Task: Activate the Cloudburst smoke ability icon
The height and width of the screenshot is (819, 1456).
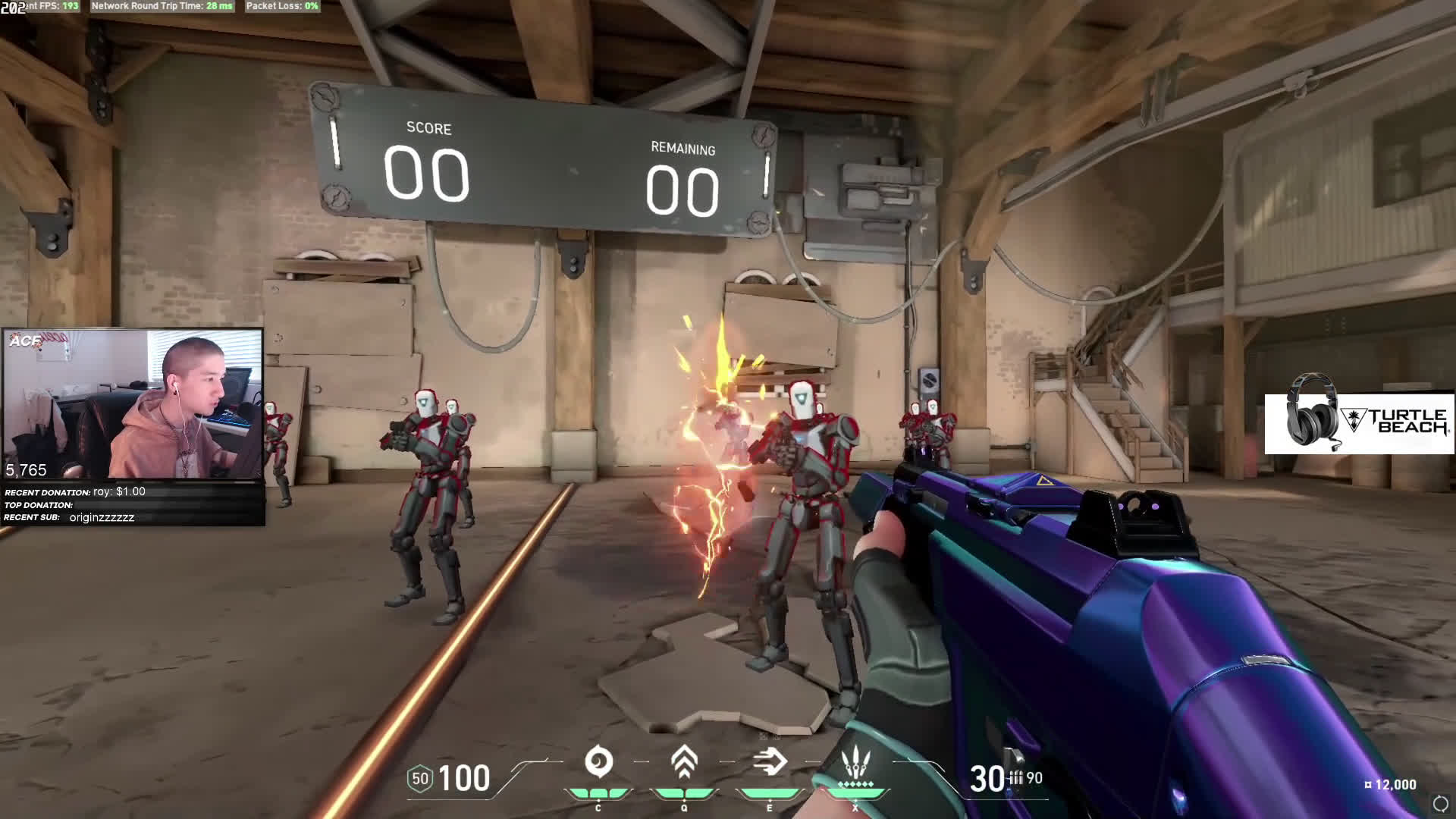Action: 598,762
